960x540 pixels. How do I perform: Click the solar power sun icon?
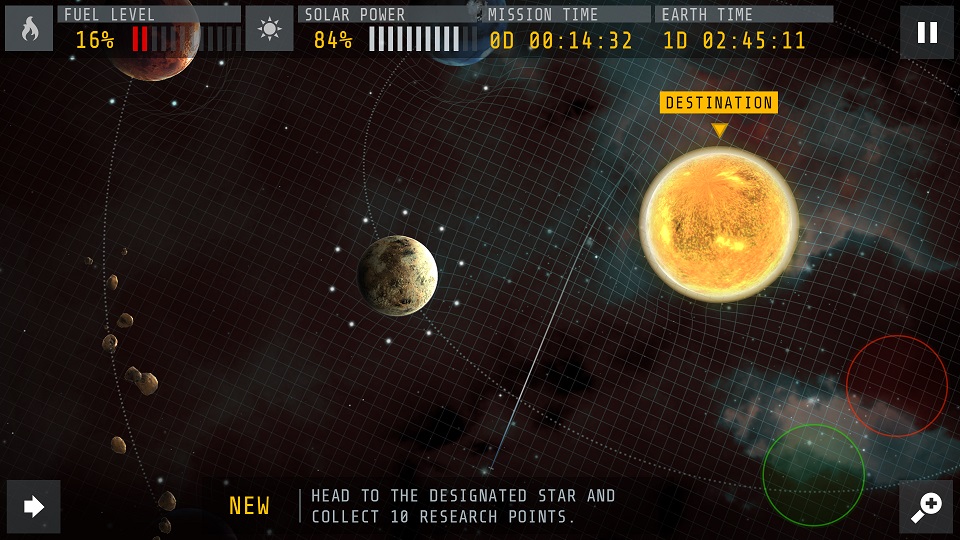click(x=269, y=29)
